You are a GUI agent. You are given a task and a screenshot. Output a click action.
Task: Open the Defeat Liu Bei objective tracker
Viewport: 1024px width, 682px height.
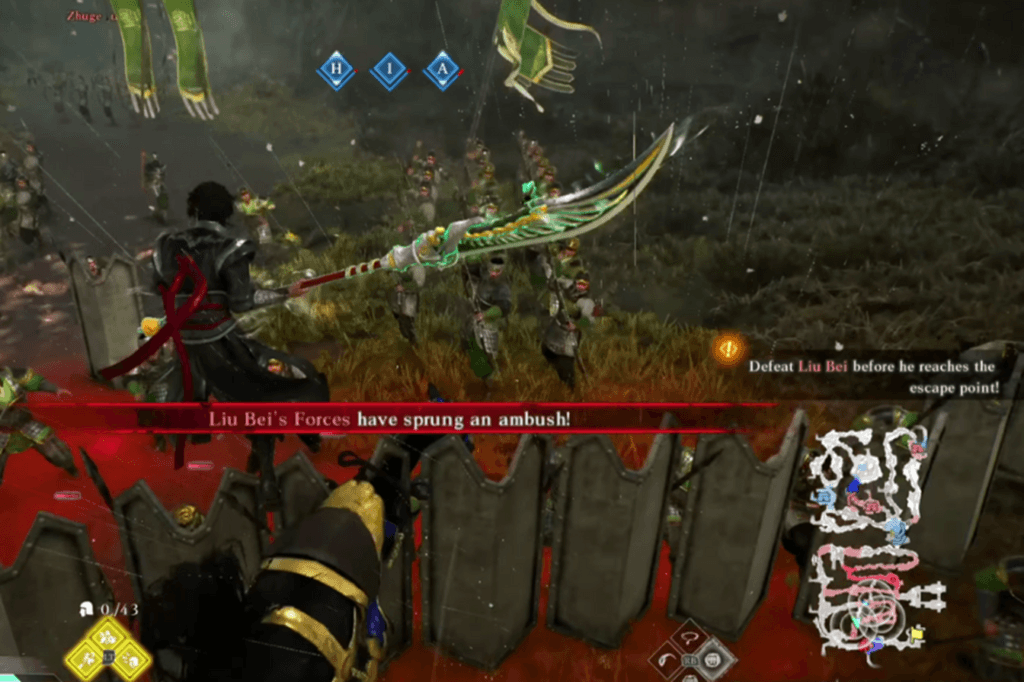coord(873,376)
